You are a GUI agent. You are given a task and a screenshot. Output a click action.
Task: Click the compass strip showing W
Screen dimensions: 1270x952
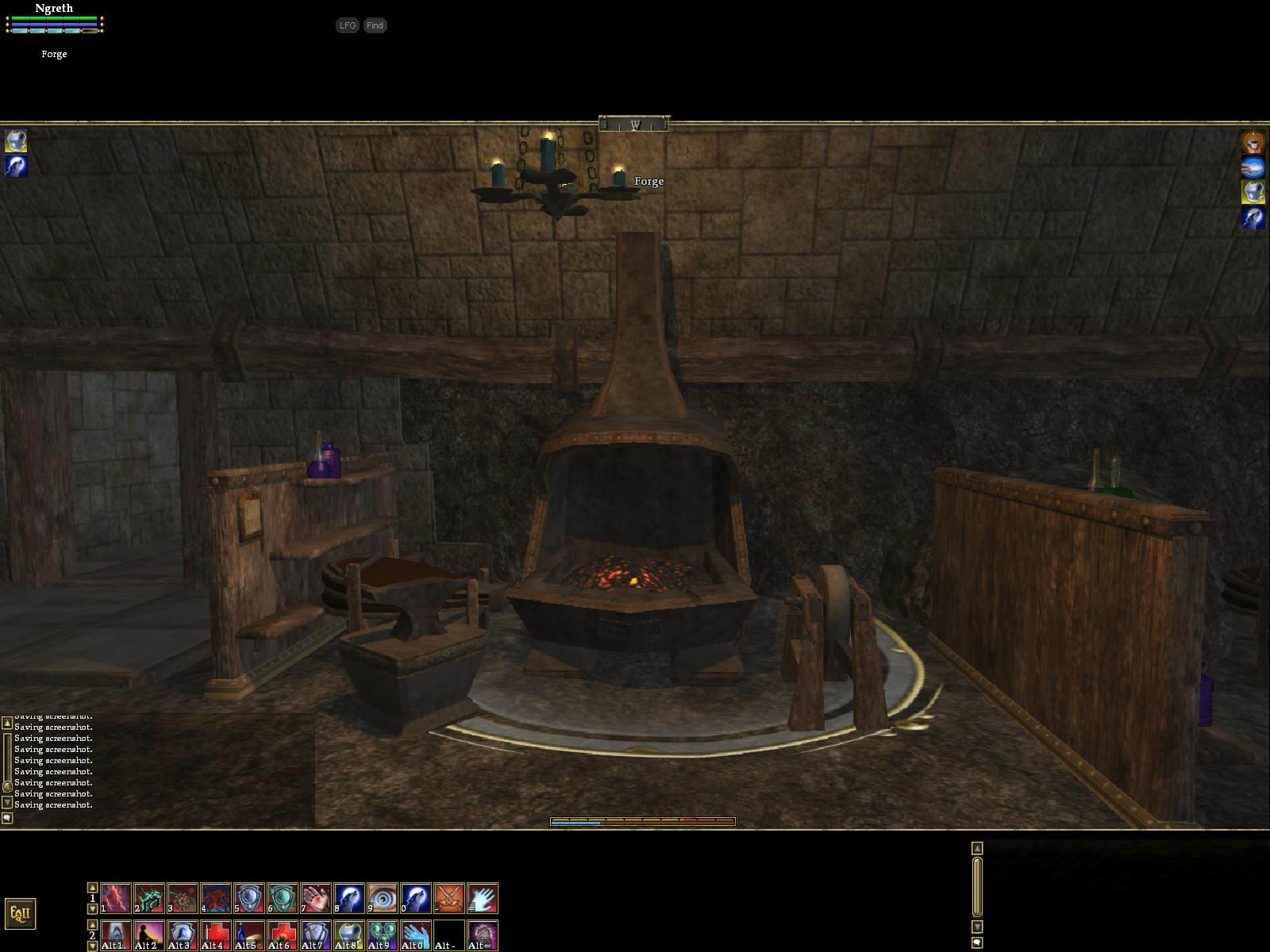pos(634,125)
